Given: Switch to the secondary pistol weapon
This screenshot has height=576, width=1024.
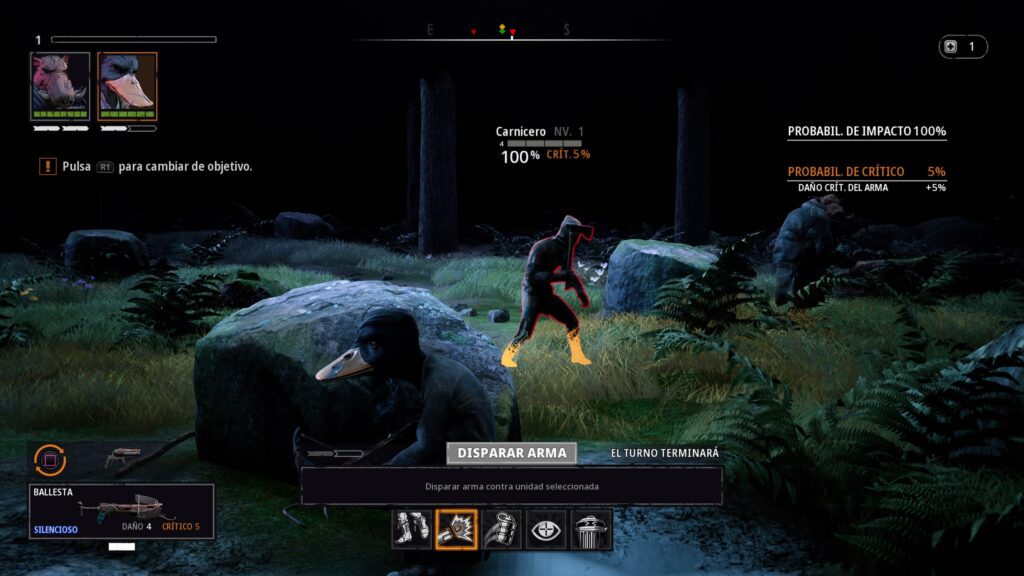Looking at the screenshot, I should (x=122, y=458).
